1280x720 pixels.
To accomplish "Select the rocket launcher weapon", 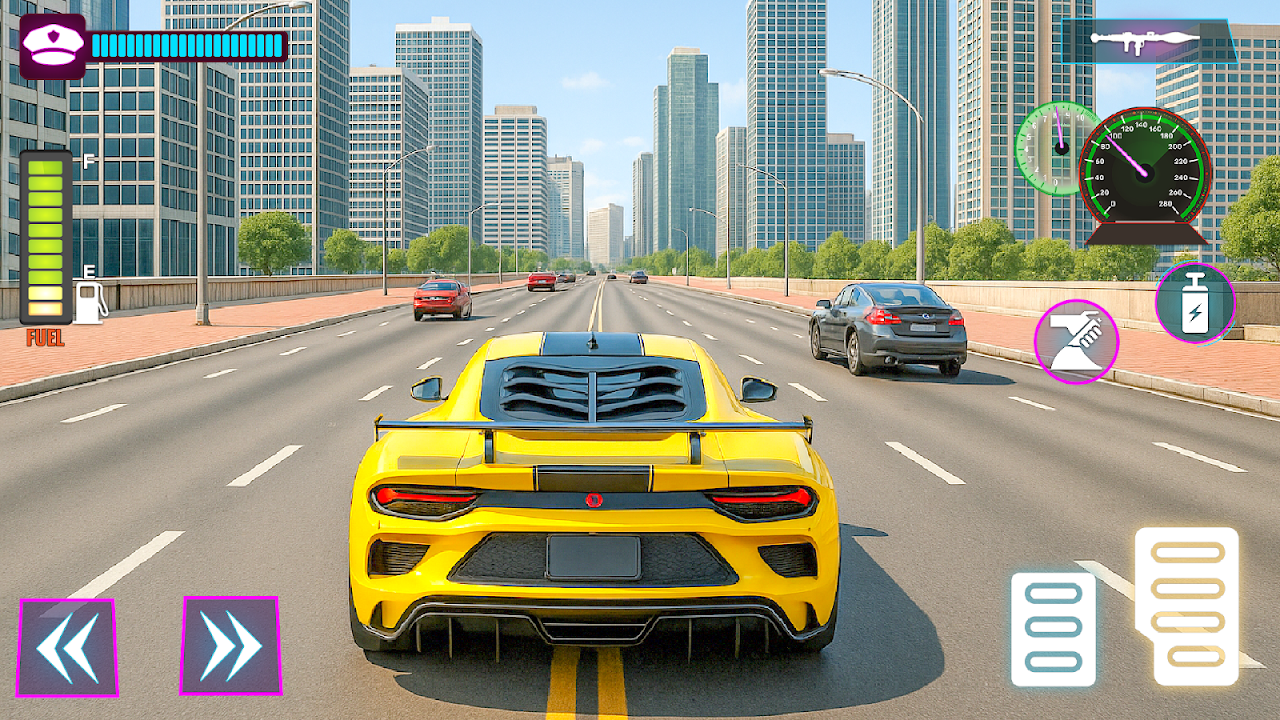I will 1148,40.
